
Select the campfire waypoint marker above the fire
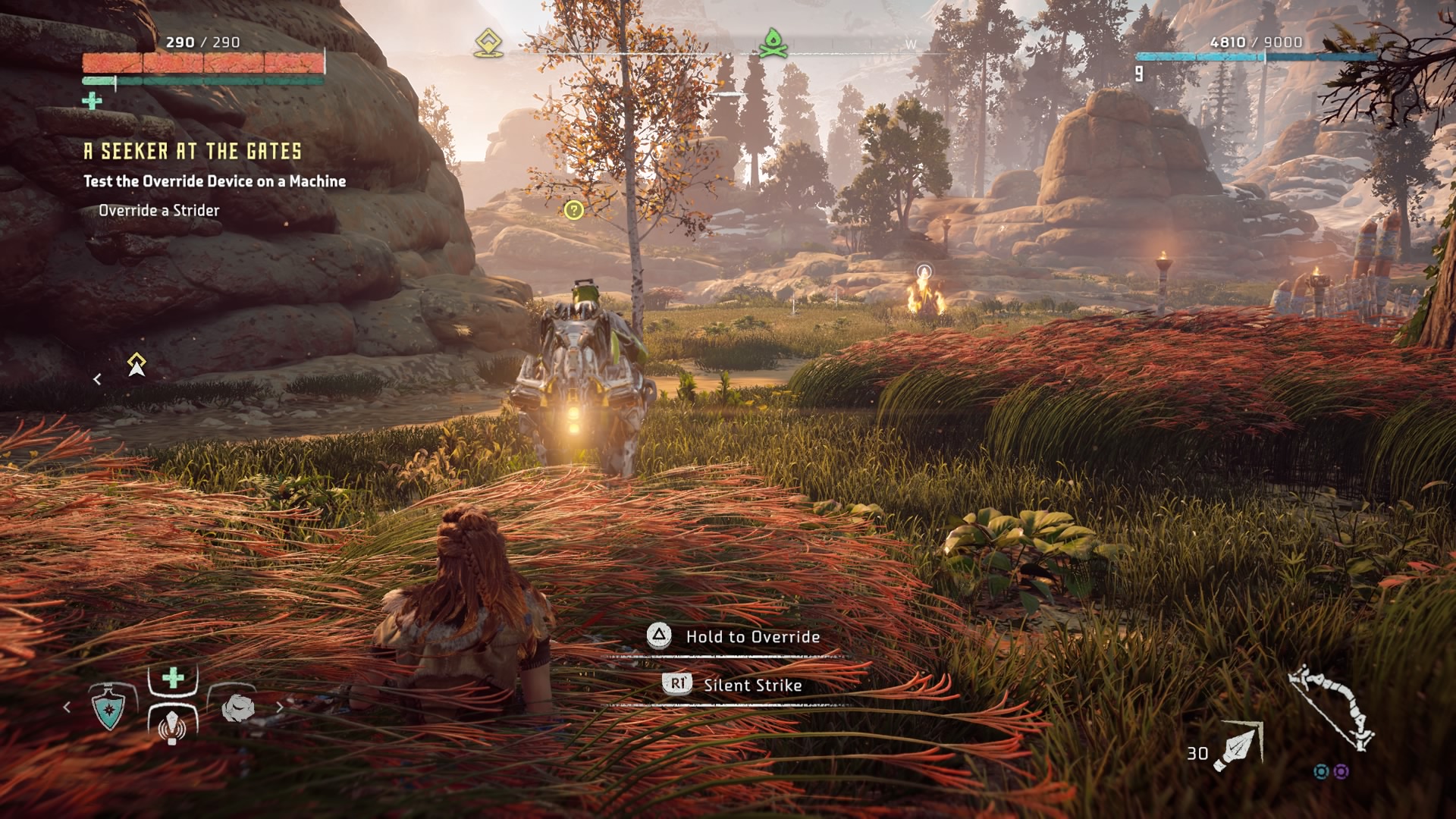coord(924,271)
